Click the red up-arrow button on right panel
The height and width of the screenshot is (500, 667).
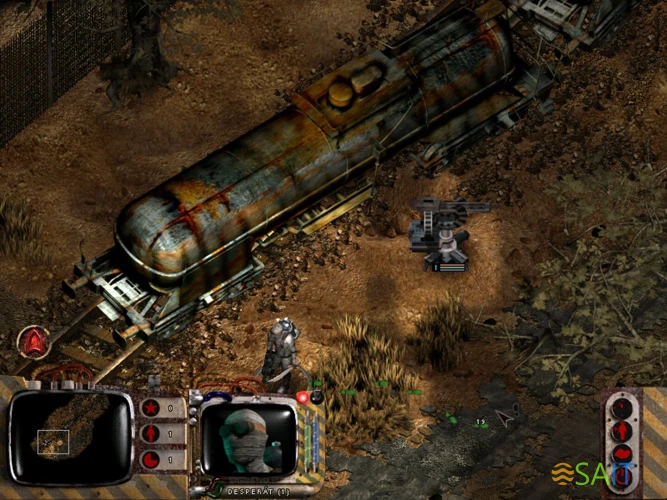[622, 431]
